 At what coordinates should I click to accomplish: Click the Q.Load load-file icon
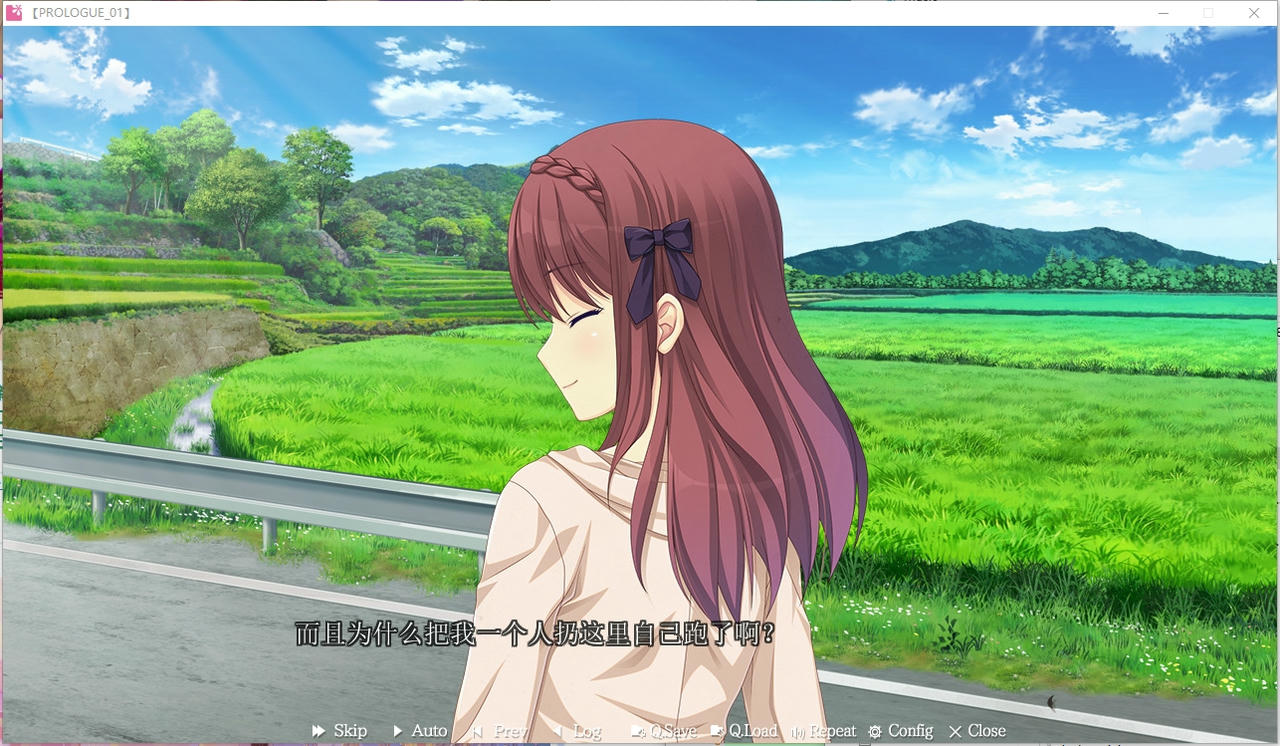(x=717, y=731)
